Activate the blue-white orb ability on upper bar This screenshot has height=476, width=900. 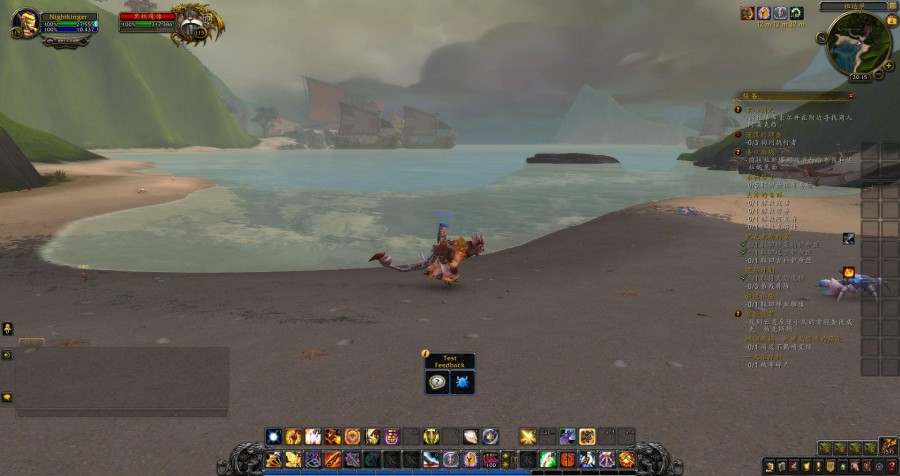[x=274, y=436]
